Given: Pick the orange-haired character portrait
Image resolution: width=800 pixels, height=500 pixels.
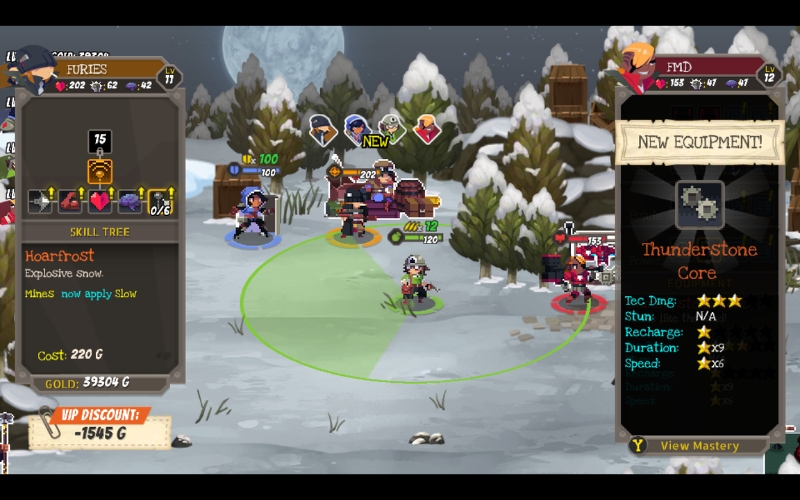Looking at the screenshot, I should coord(427,129).
